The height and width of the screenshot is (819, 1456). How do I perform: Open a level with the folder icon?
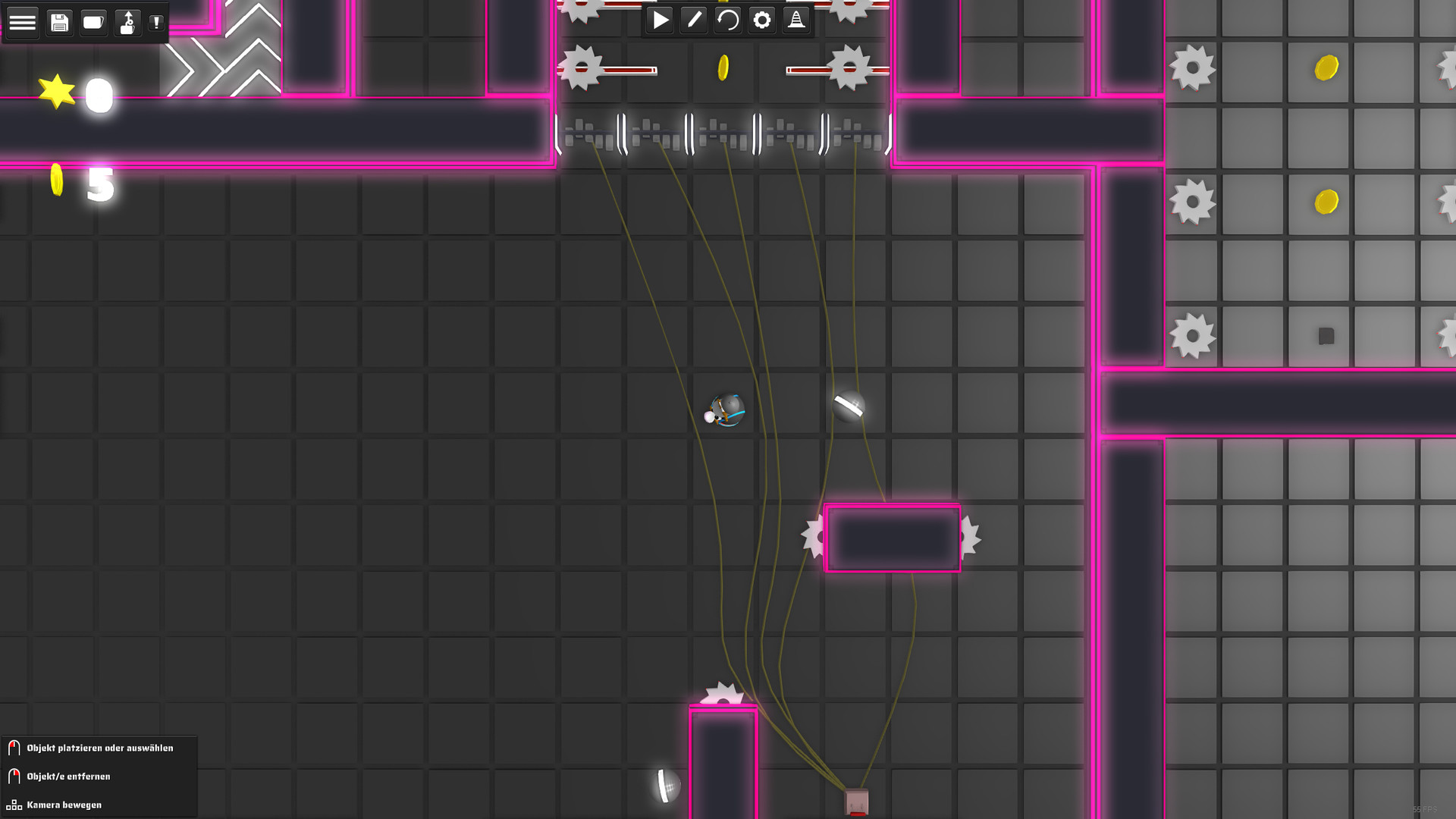pyautogui.click(x=93, y=22)
